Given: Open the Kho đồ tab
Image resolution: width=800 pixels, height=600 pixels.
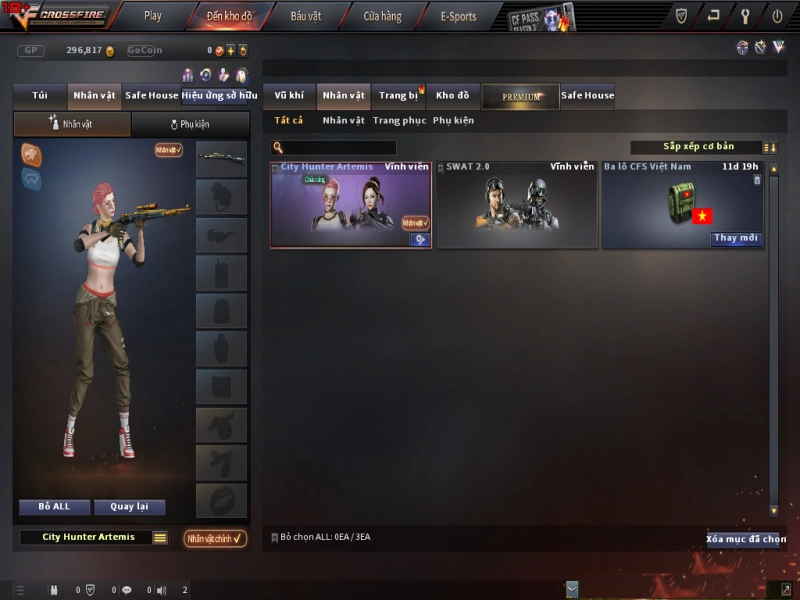Looking at the screenshot, I should [452, 96].
